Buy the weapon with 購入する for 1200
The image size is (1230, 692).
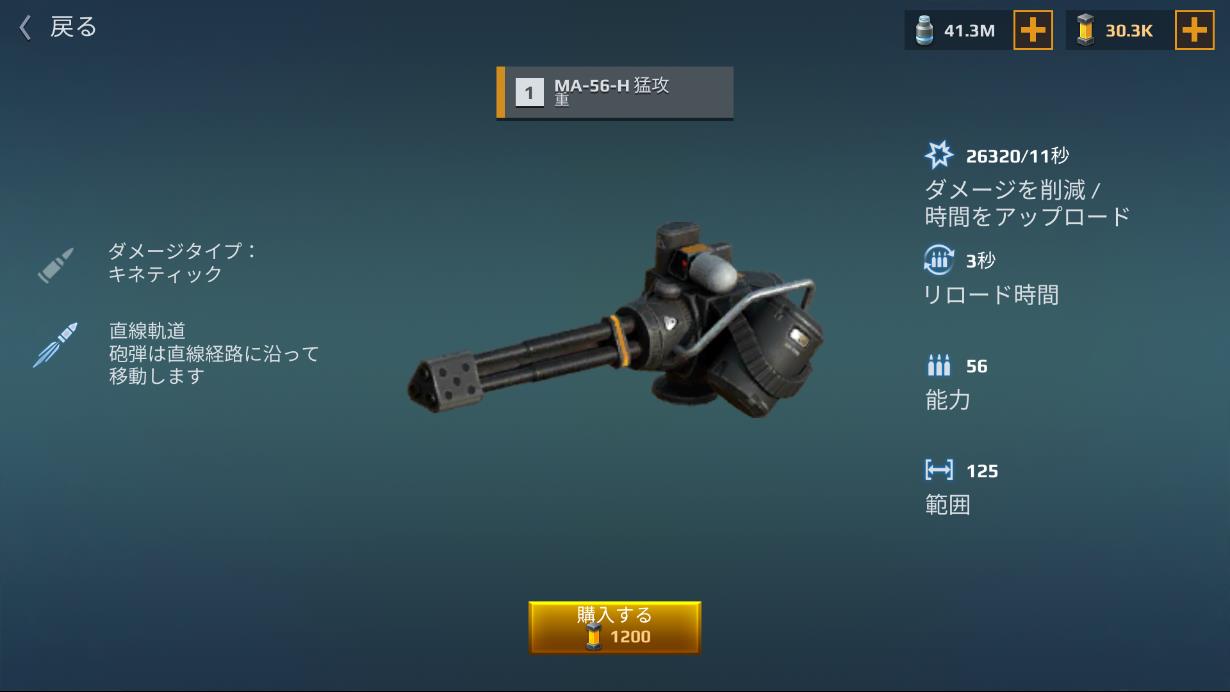coord(614,627)
